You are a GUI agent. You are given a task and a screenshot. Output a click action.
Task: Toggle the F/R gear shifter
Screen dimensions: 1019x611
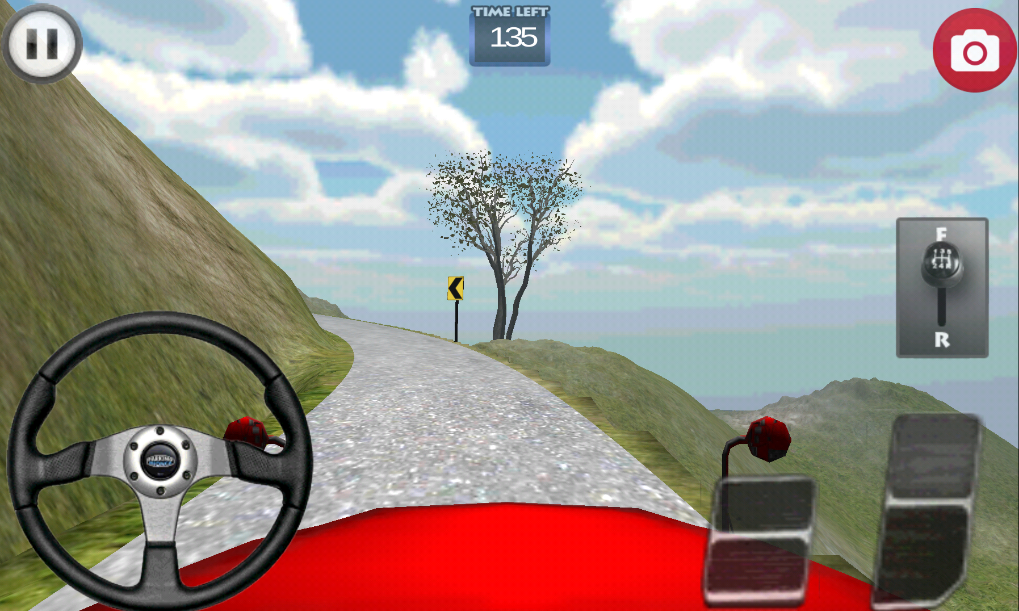pos(941,287)
